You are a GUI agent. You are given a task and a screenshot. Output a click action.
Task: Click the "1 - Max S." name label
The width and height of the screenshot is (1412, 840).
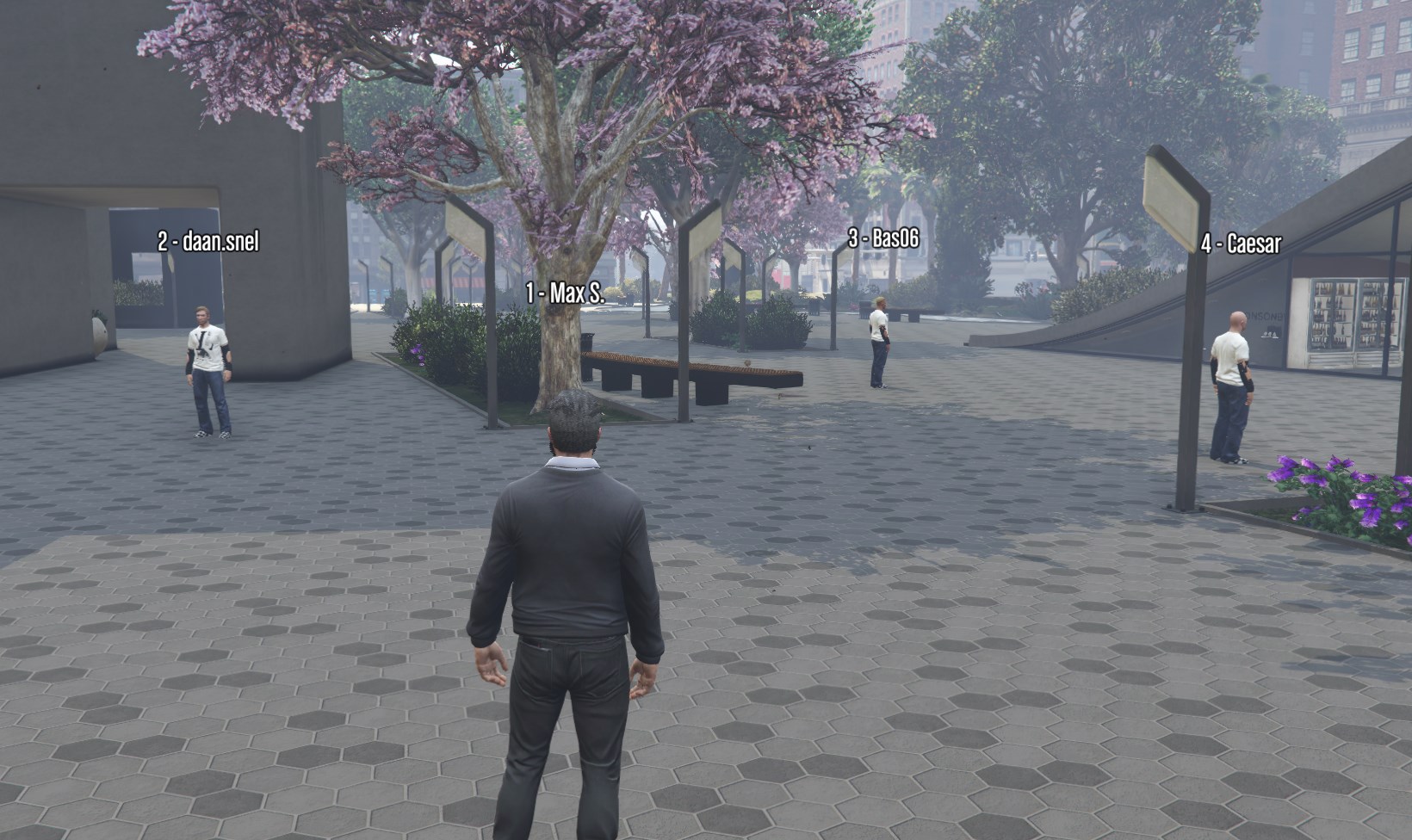(565, 293)
